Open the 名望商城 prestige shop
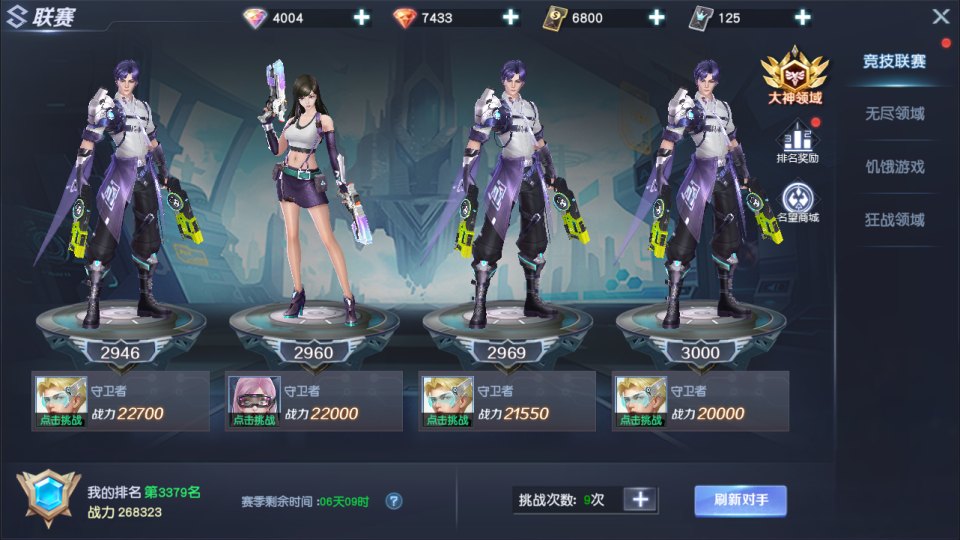Image resolution: width=960 pixels, height=540 pixels. click(797, 202)
